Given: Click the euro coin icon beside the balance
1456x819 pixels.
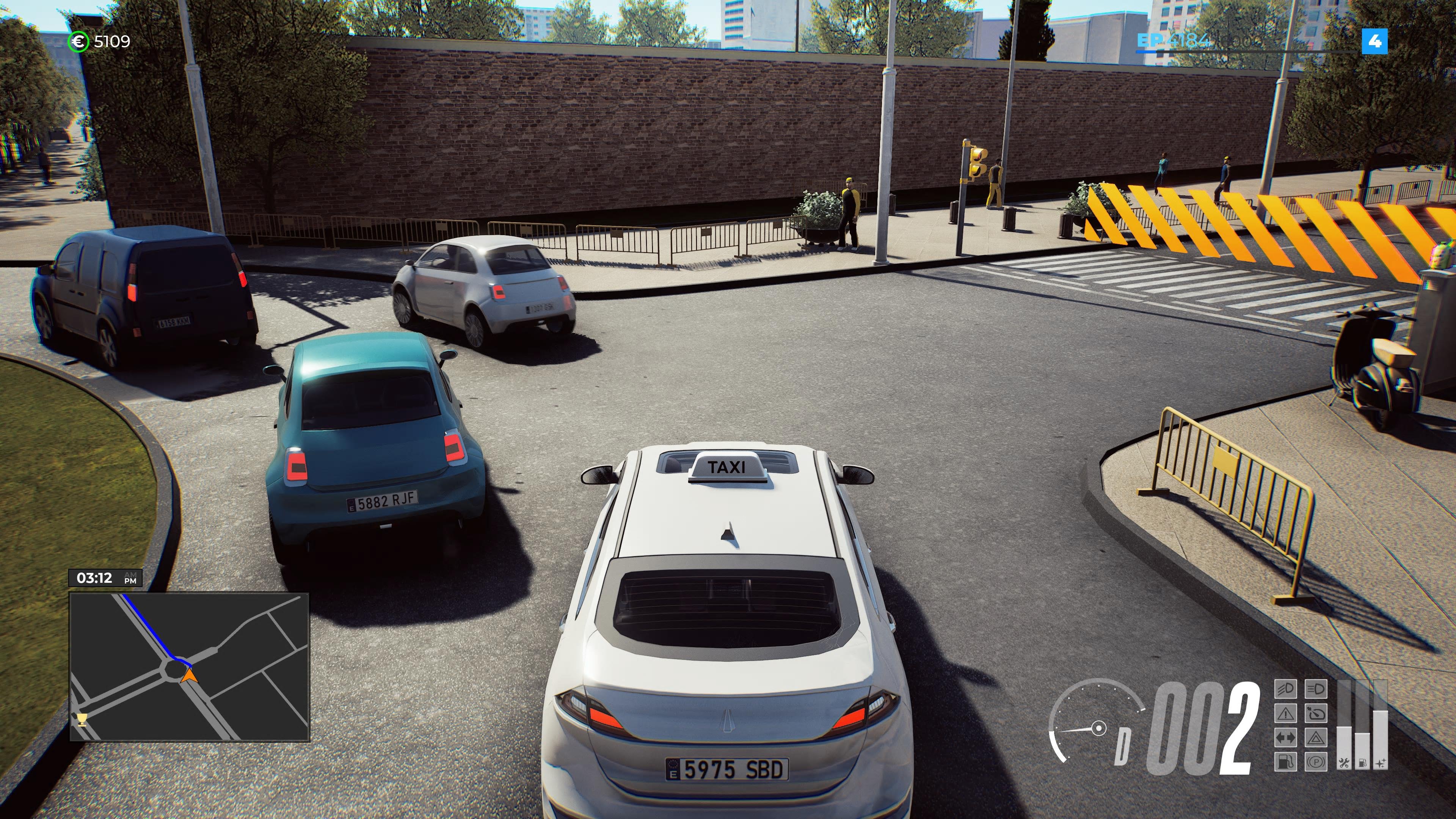Looking at the screenshot, I should [x=79, y=41].
